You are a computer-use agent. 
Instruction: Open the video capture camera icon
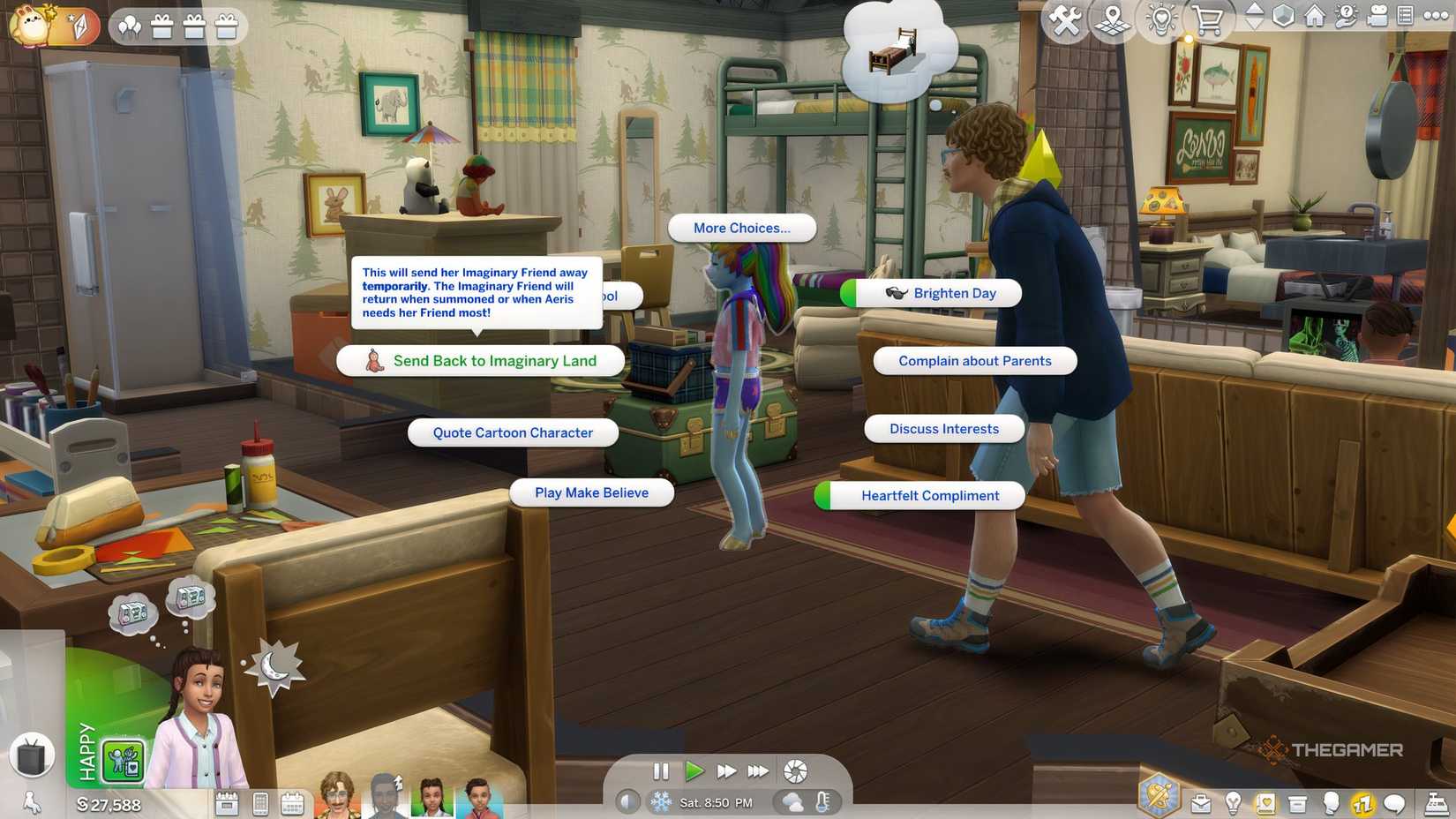(1378, 15)
